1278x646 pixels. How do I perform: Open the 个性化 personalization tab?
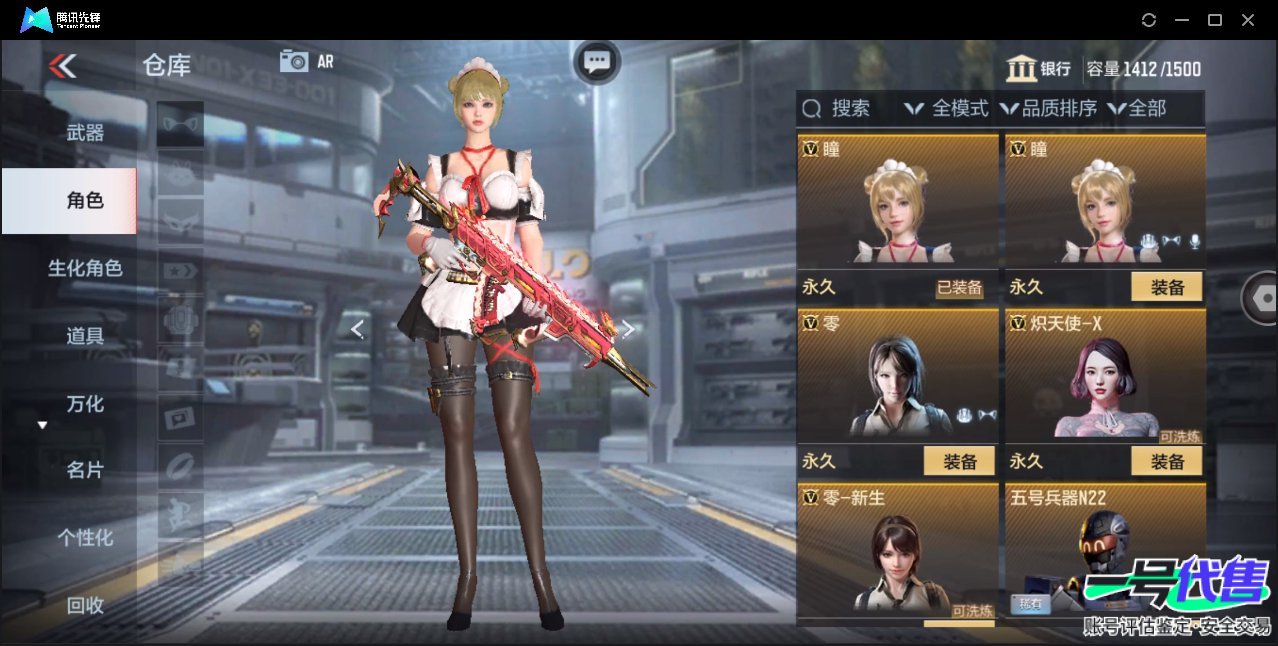click(x=85, y=538)
